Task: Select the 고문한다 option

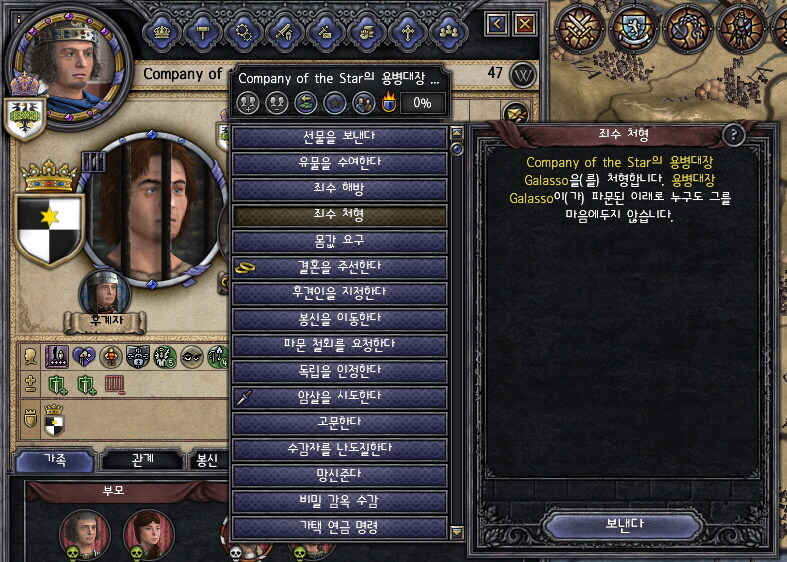Action: pyautogui.click(x=339, y=423)
